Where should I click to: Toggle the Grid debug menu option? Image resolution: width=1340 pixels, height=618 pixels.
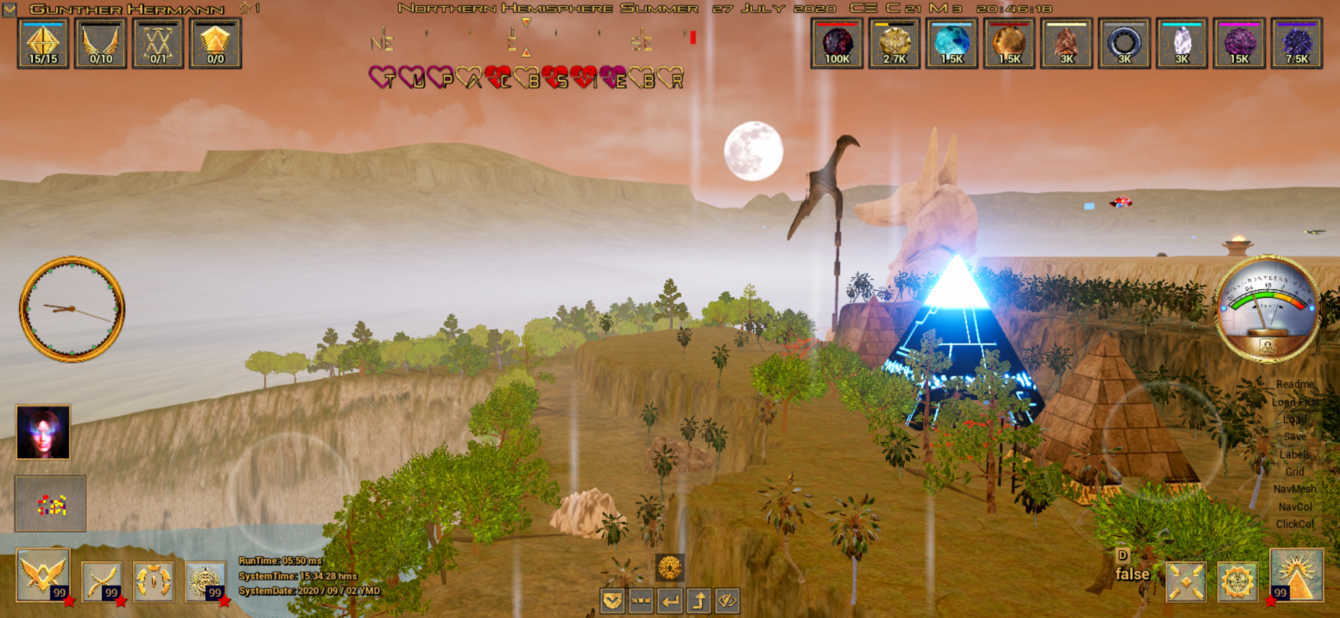(1295, 472)
